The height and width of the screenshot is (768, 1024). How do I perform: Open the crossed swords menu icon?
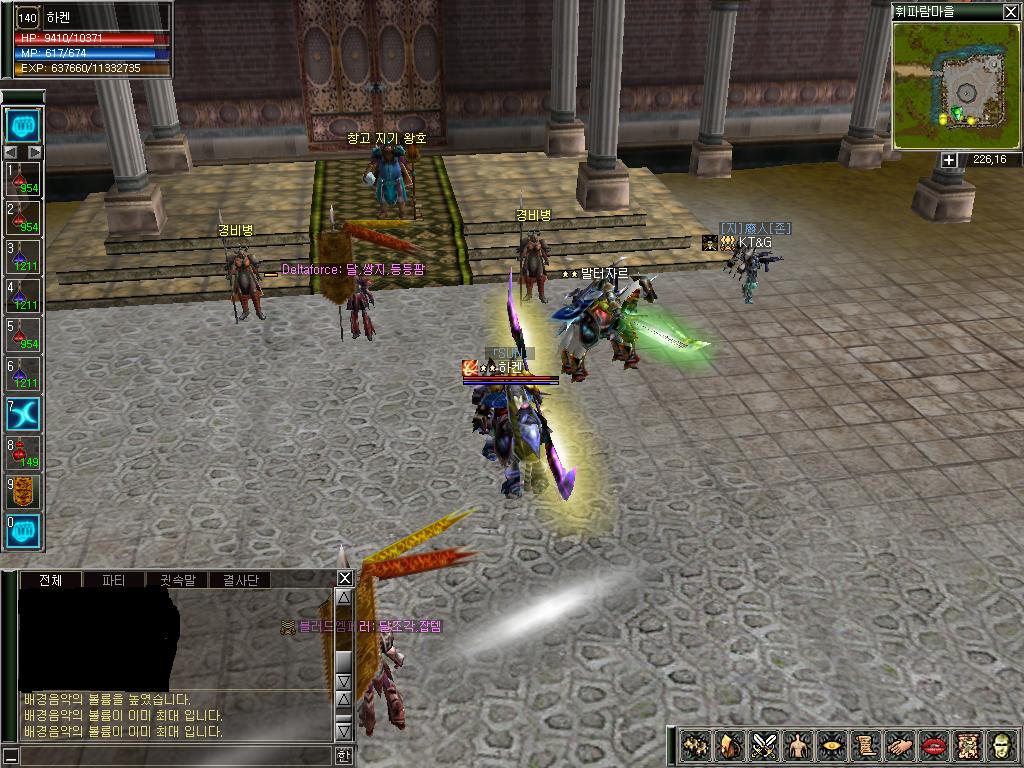pos(766,746)
